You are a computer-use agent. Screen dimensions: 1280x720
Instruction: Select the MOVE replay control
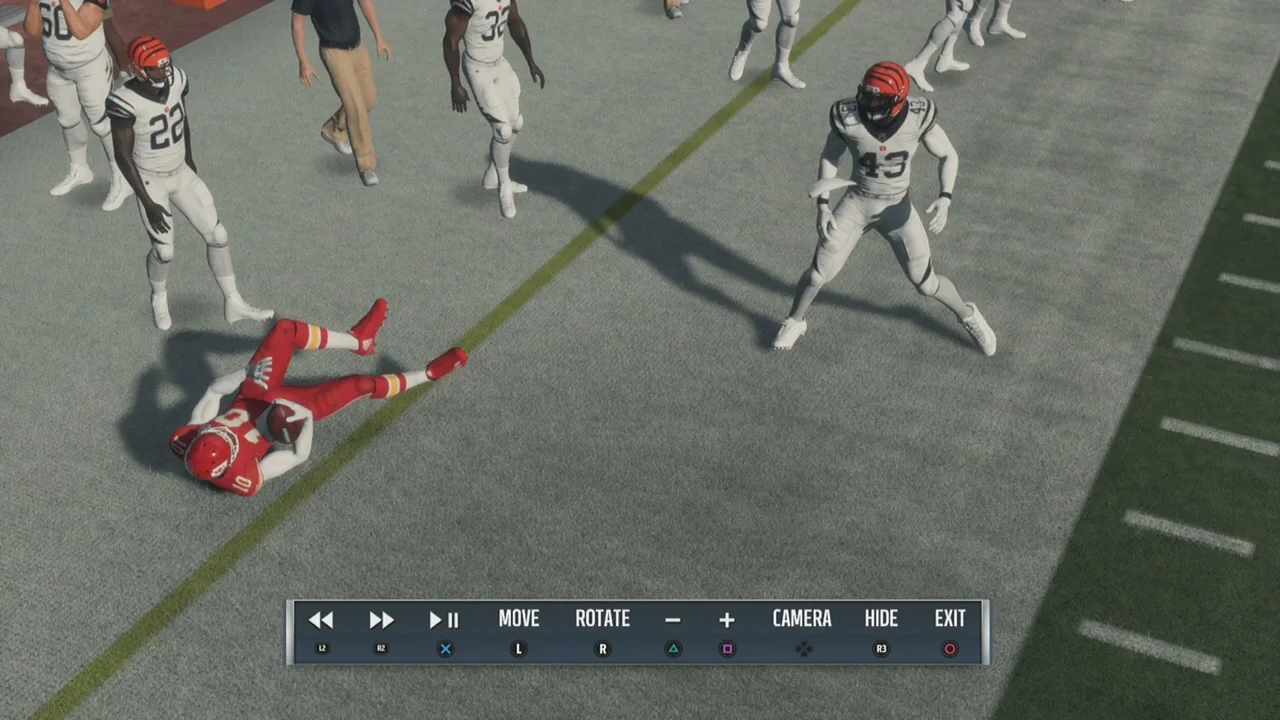[518, 620]
